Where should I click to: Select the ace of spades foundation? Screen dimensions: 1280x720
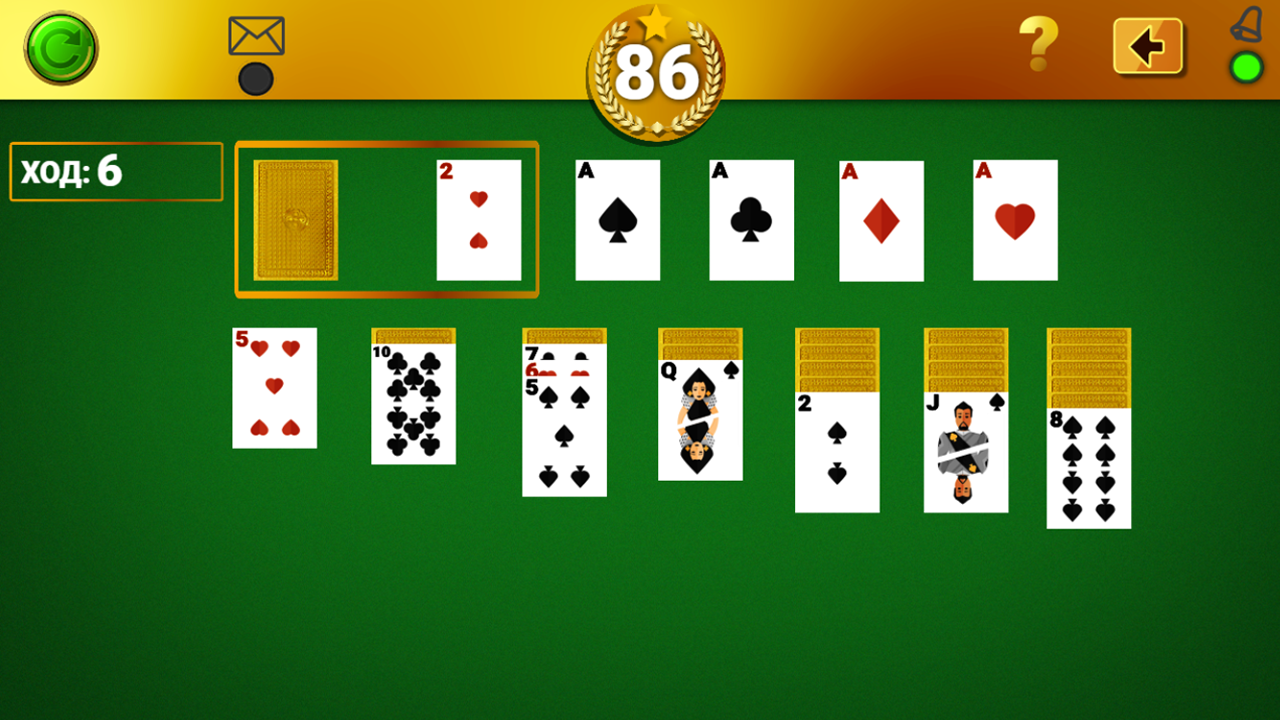[617, 220]
